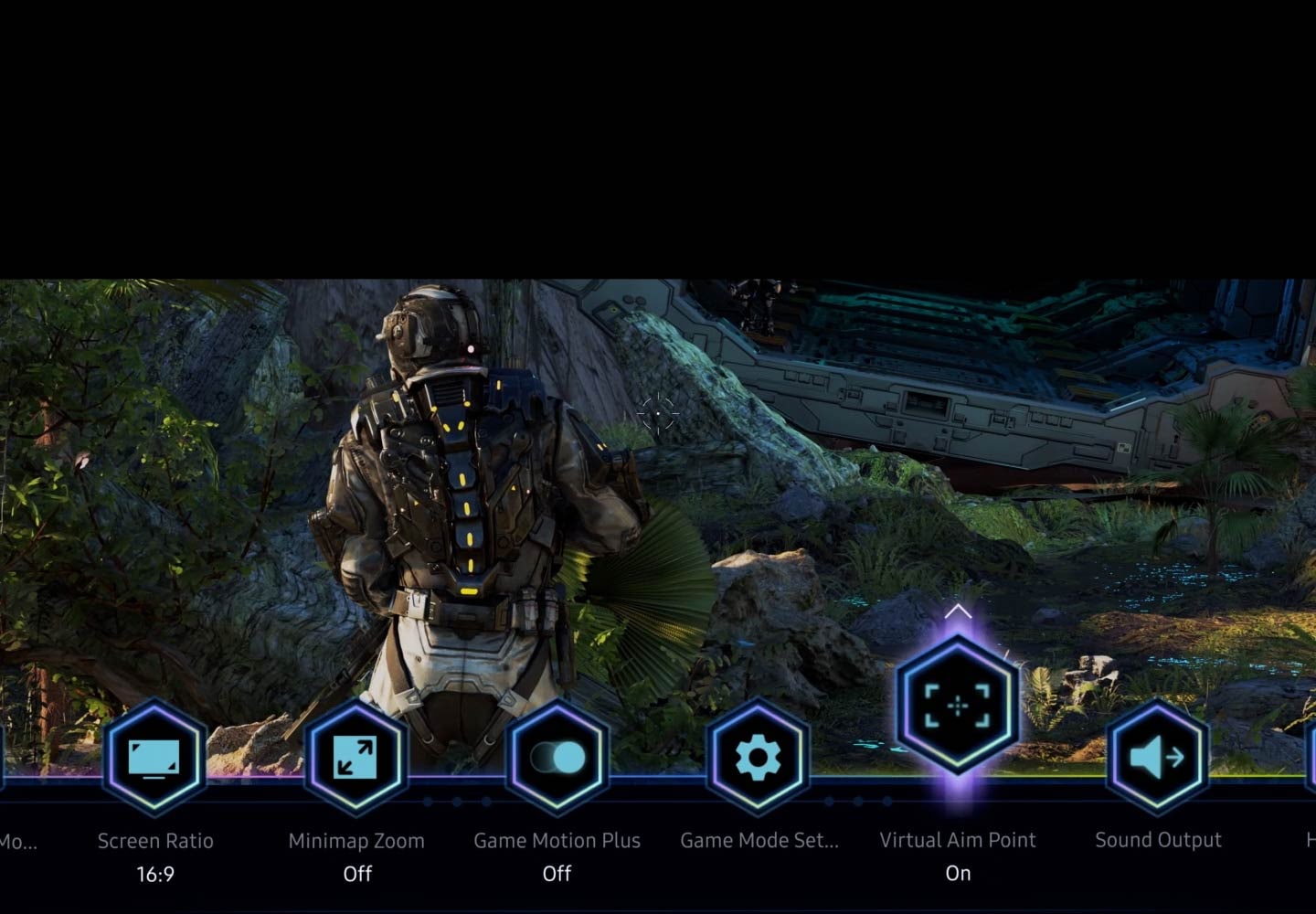Click the Game Motion Plus switch icon
Screen dimensions: 1316x914
[x=557, y=757]
